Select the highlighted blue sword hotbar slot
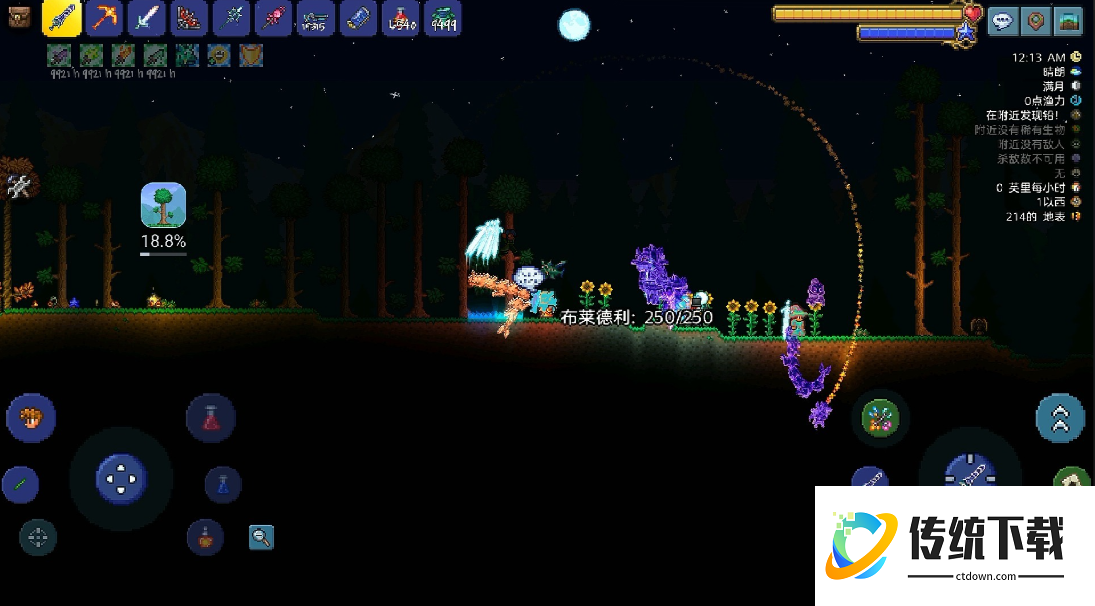The image size is (1095, 606). point(62,18)
